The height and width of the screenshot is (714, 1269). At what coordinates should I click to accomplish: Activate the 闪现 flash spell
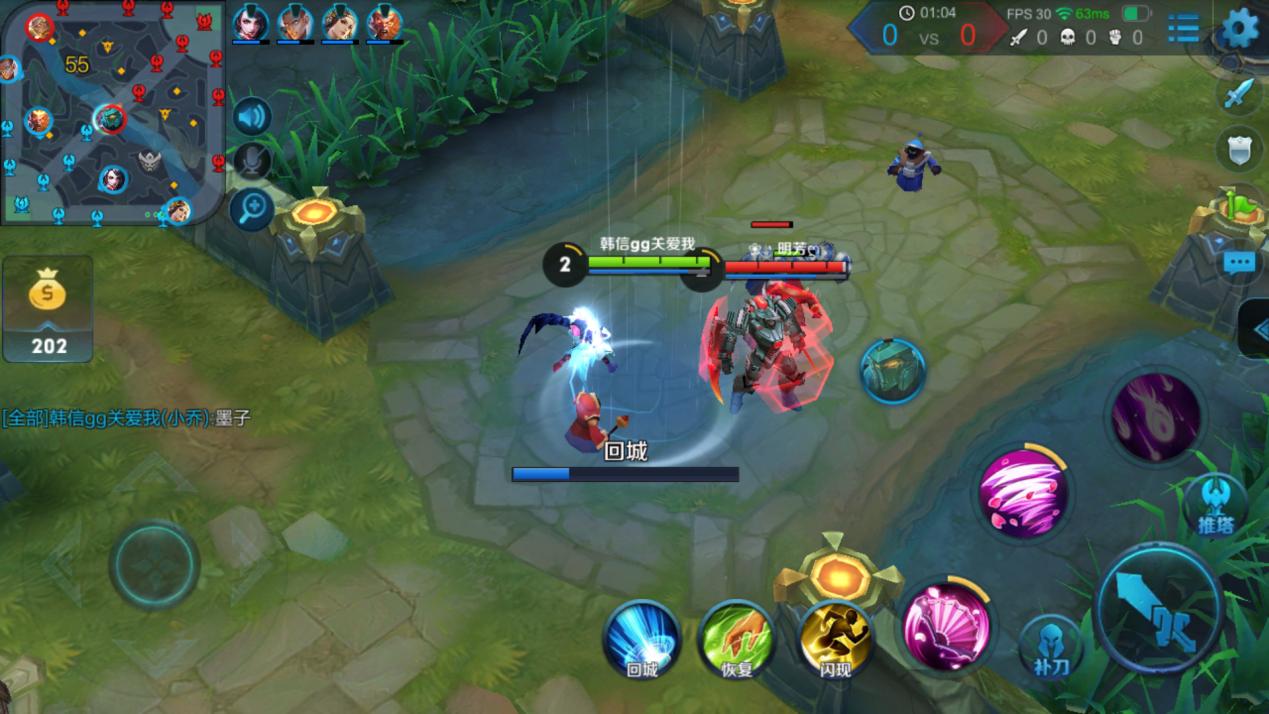point(835,638)
